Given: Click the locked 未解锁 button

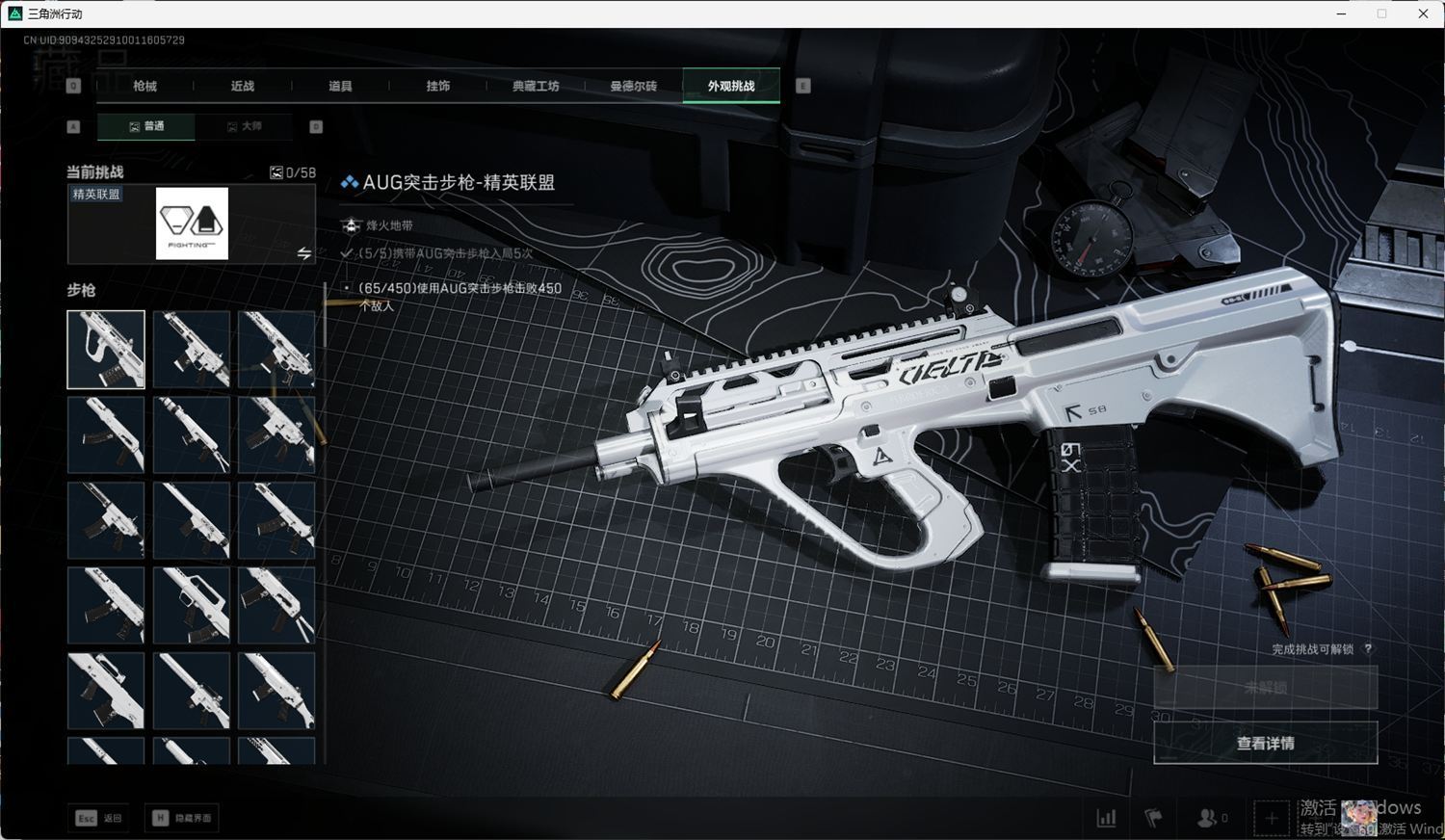Looking at the screenshot, I should tap(1265, 688).
